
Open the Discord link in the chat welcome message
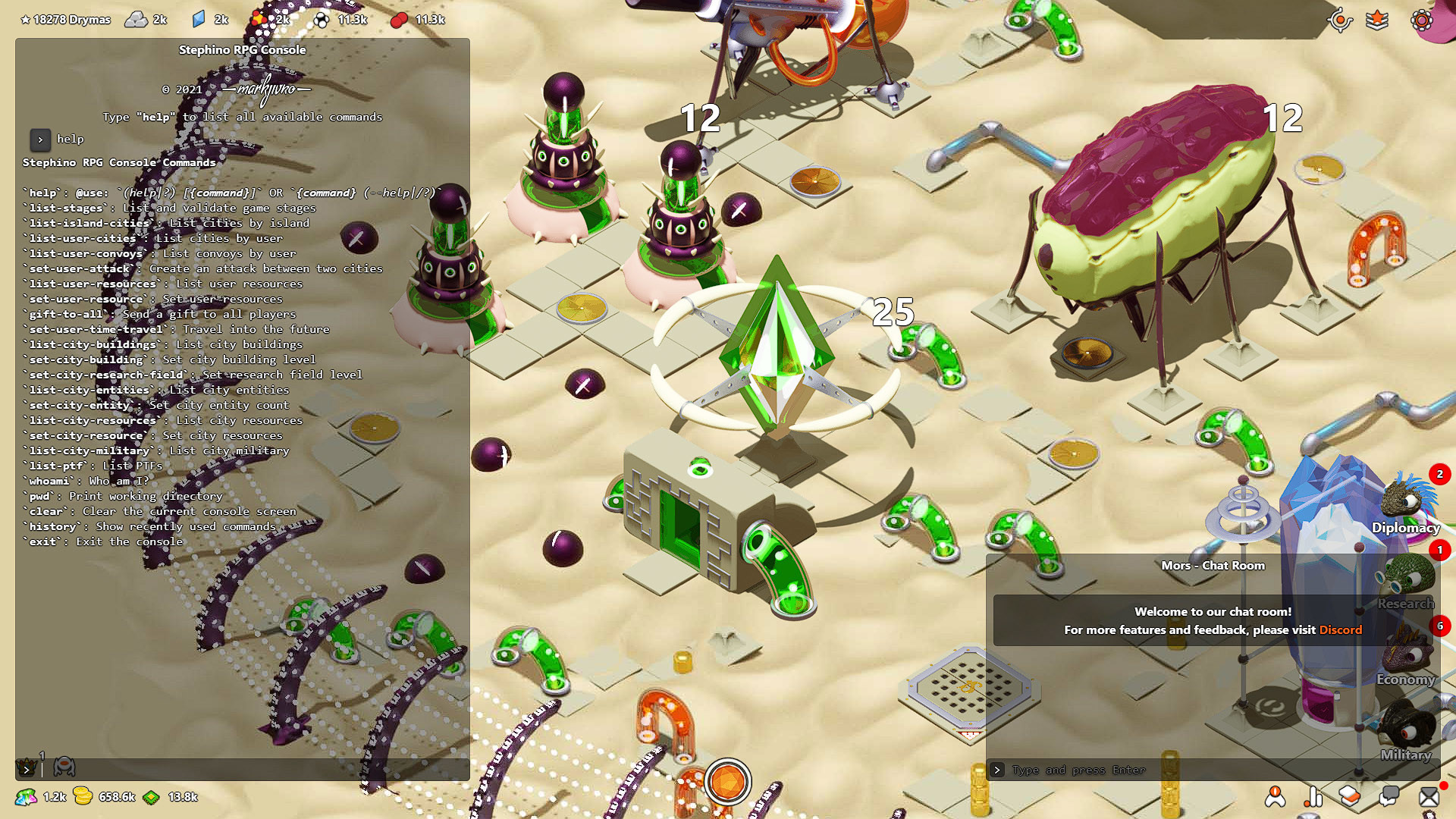(x=1341, y=629)
